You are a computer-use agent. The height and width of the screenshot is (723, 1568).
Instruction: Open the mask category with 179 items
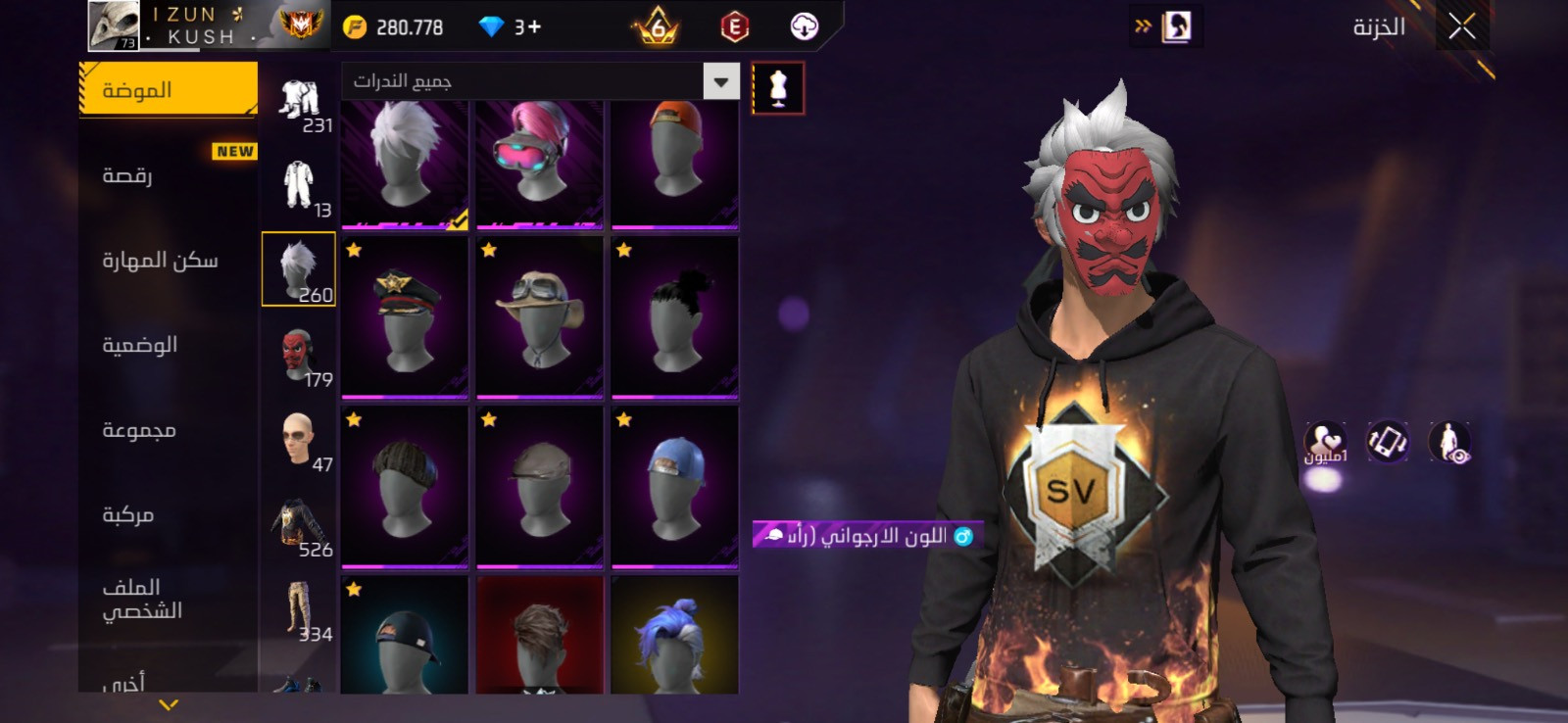tap(299, 355)
